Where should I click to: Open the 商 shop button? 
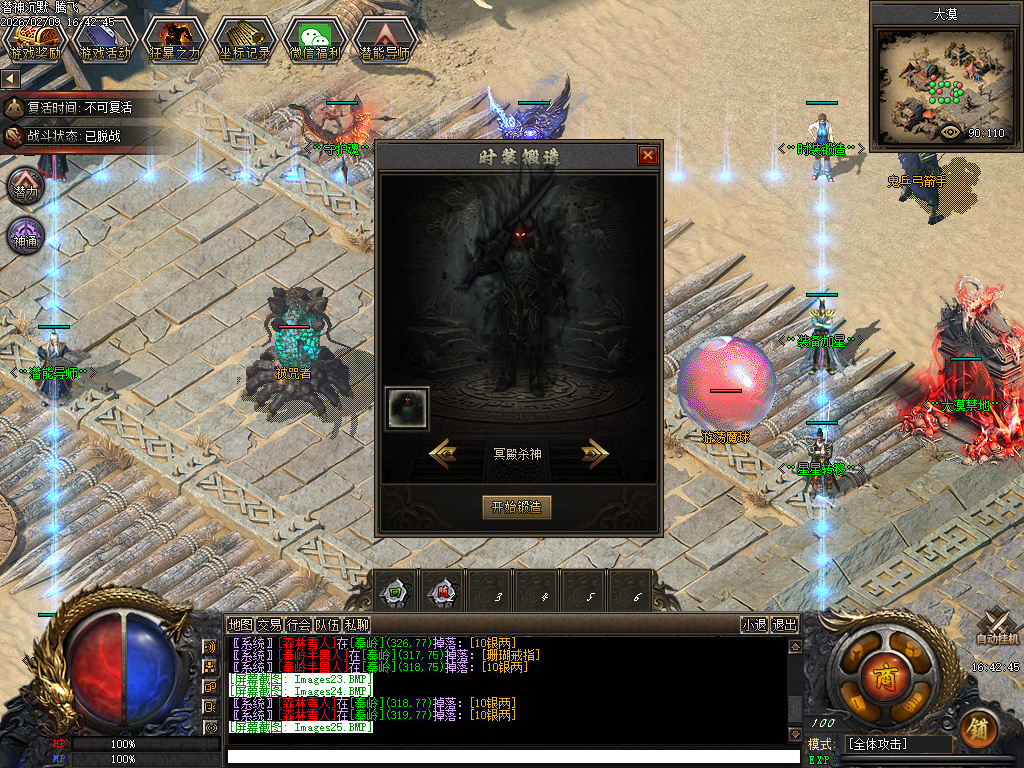[x=882, y=671]
